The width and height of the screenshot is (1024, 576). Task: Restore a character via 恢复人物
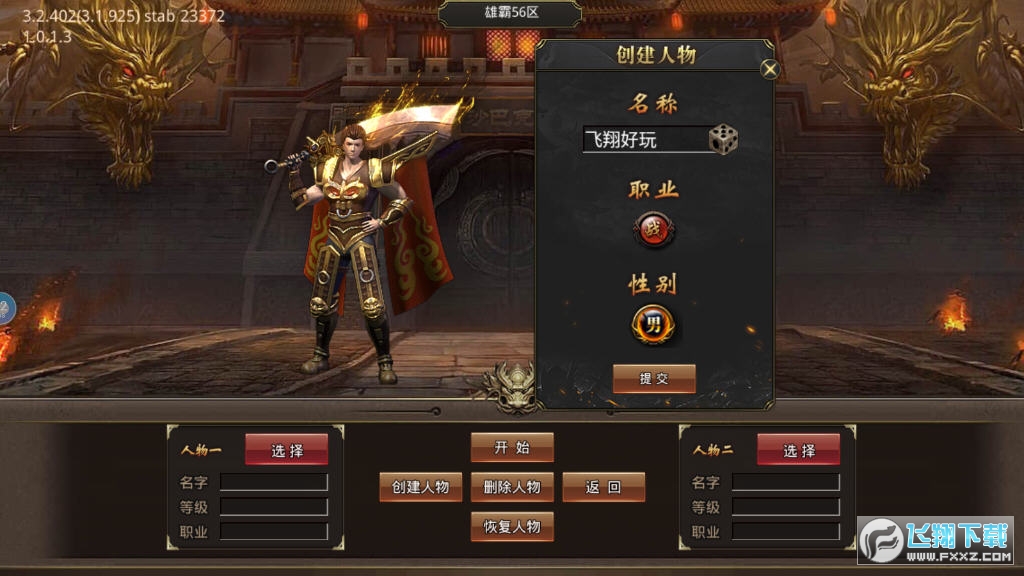click(512, 526)
